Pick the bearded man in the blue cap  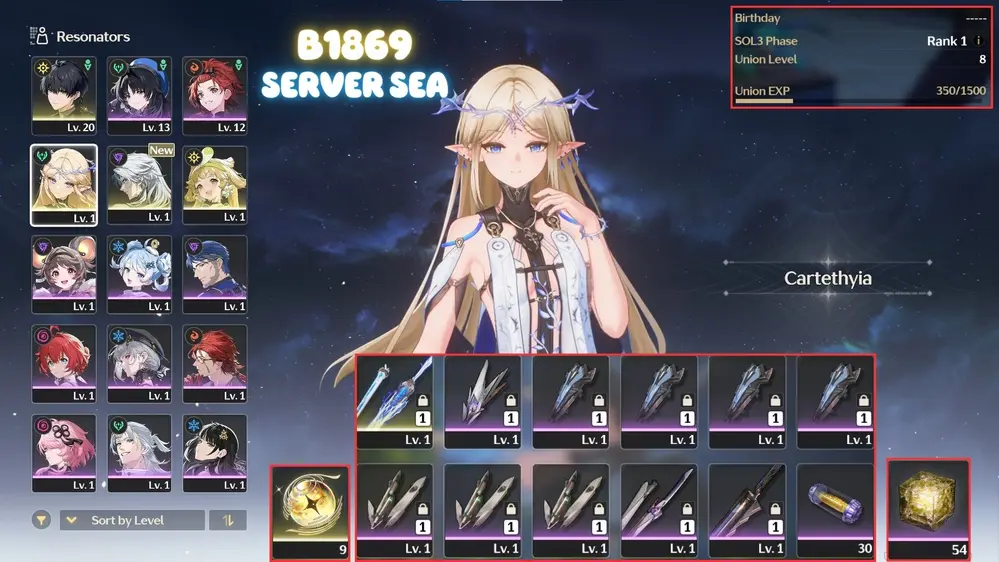[214, 274]
